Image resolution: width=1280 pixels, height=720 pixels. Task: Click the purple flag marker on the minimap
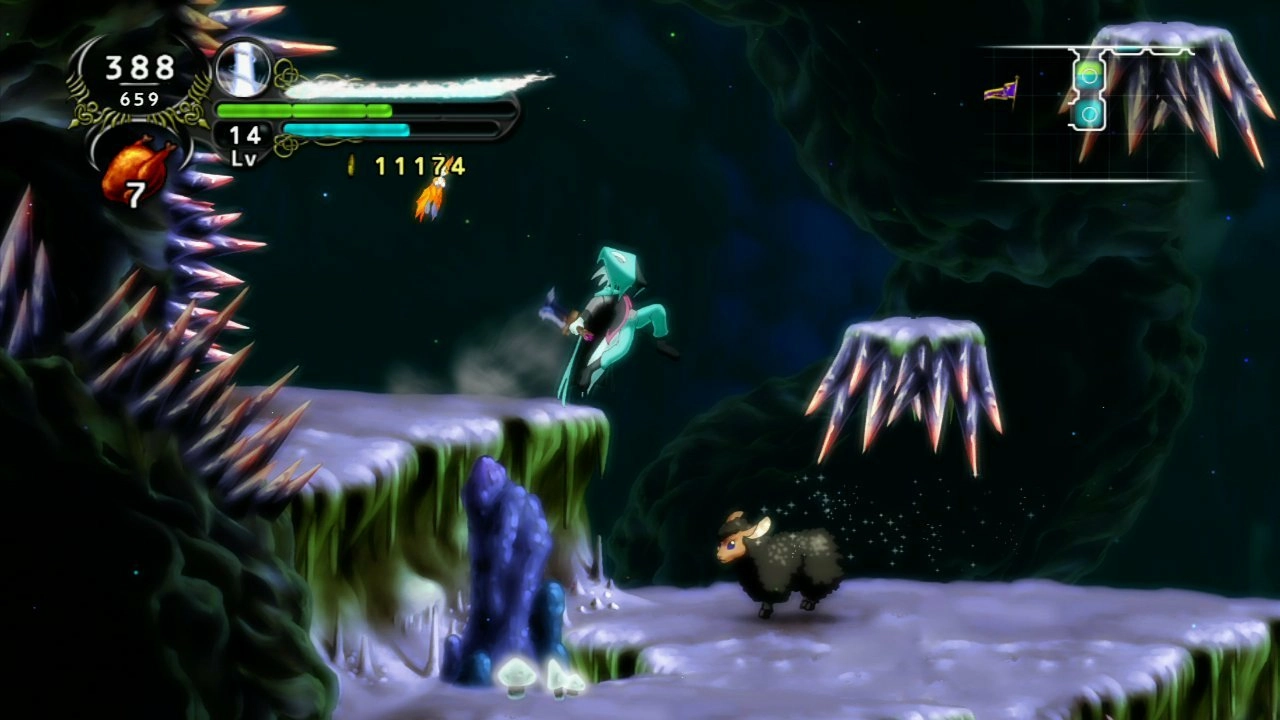(1001, 90)
